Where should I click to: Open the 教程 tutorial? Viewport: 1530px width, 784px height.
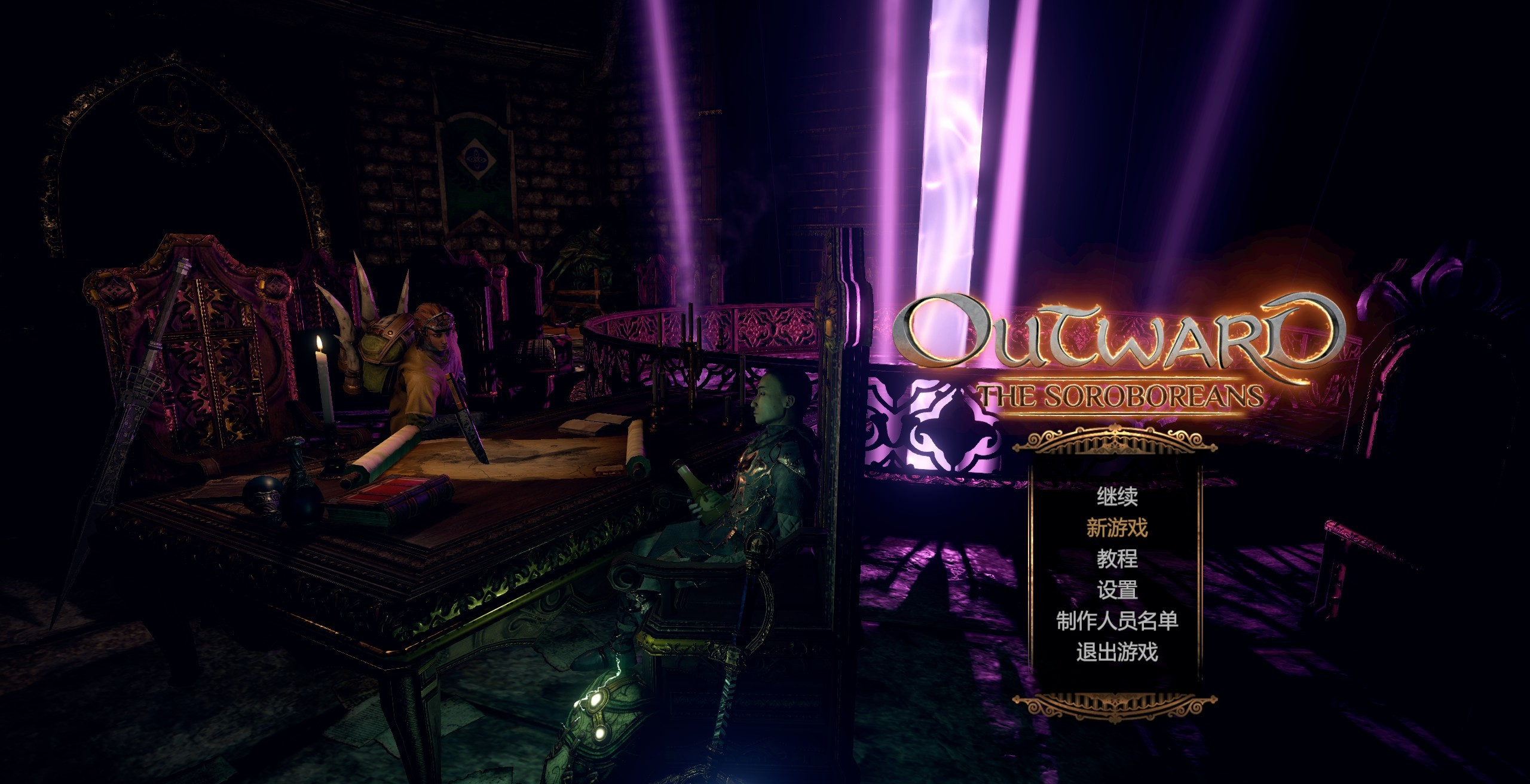[1116, 559]
